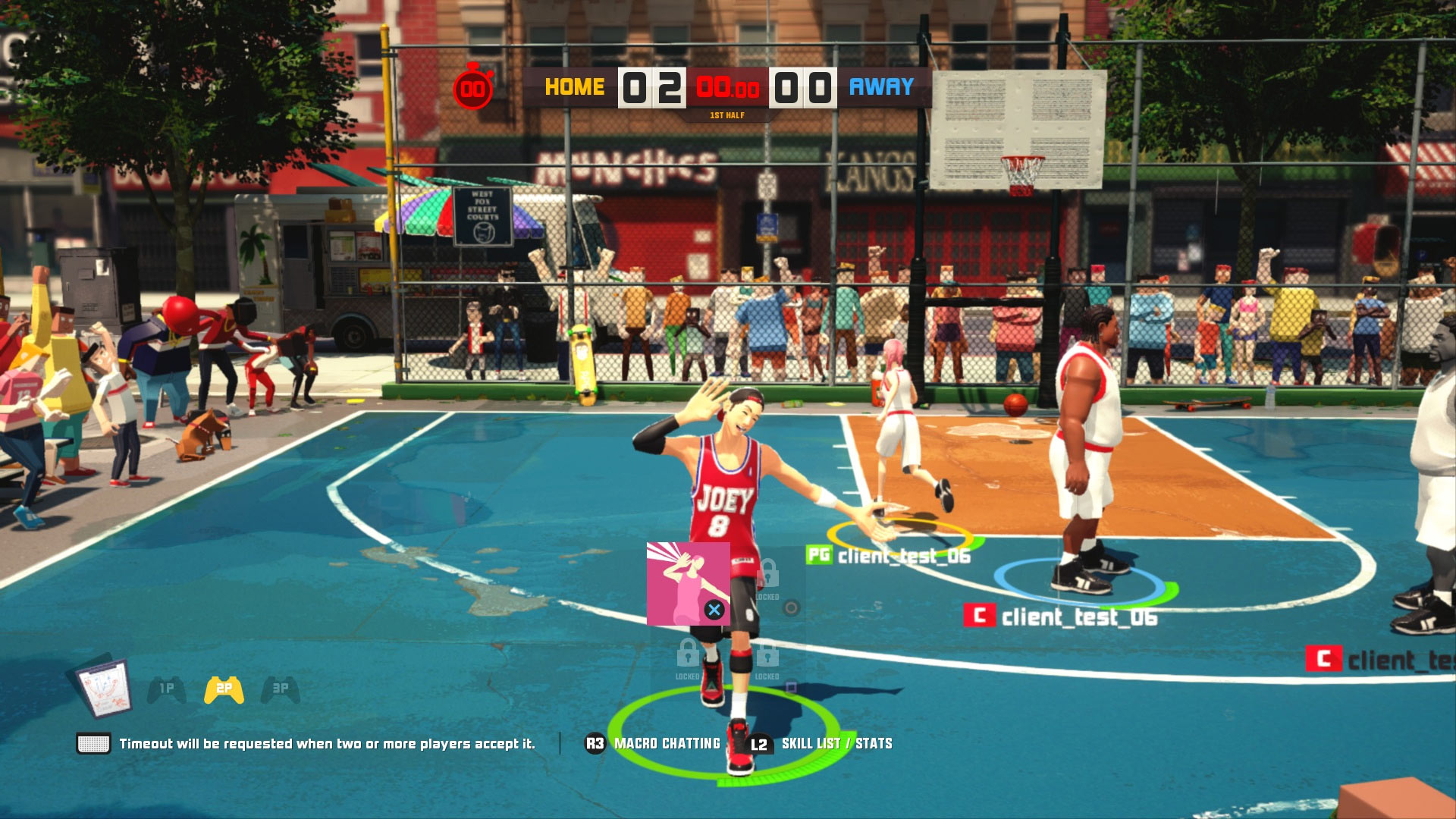Click the keyboard icon beside the timeout message
Viewport: 1456px width, 819px height.
pyautogui.click(x=93, y=744)
